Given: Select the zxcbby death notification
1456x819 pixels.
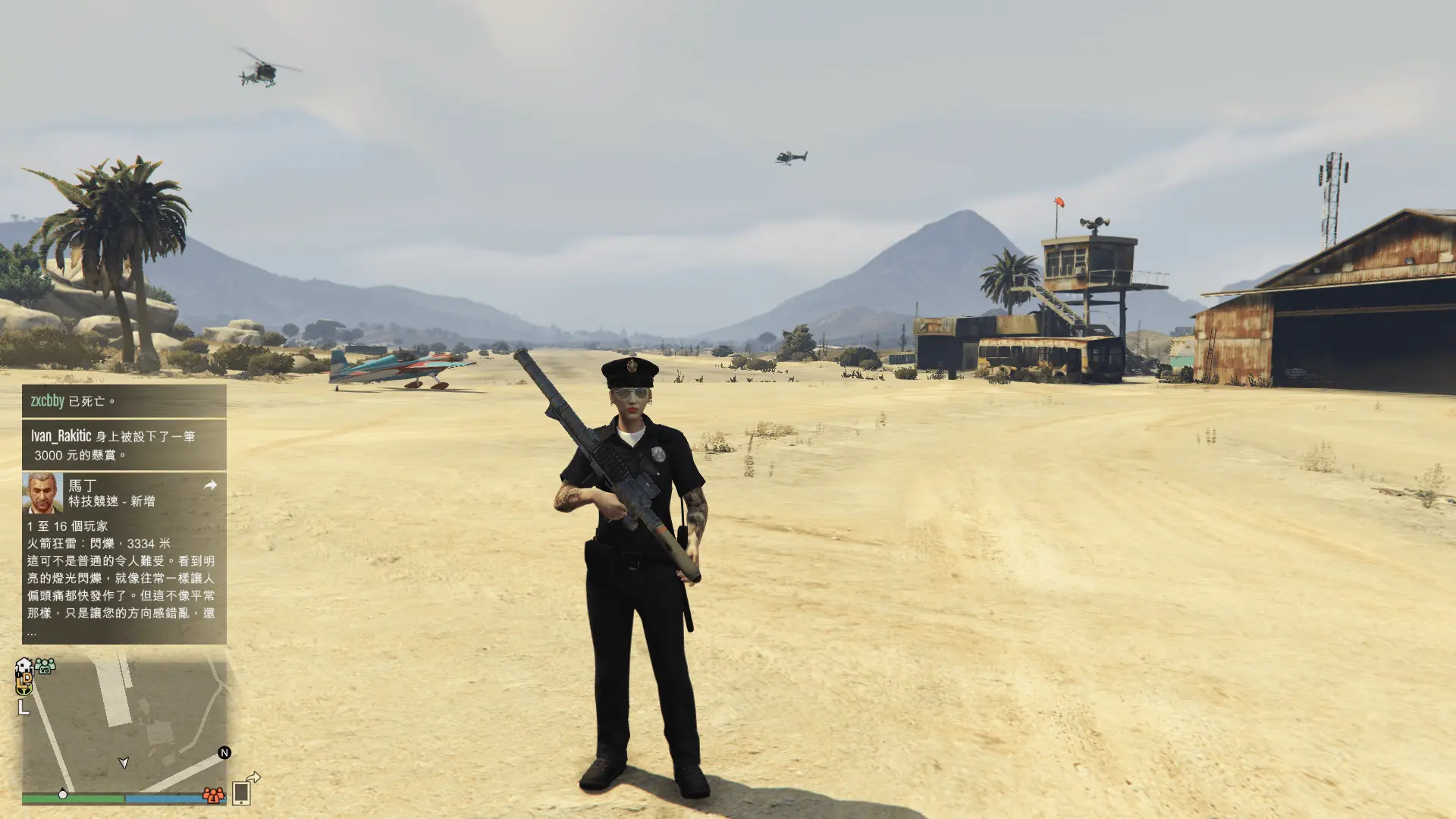Looking at the screenshot, I should [124, 400].
